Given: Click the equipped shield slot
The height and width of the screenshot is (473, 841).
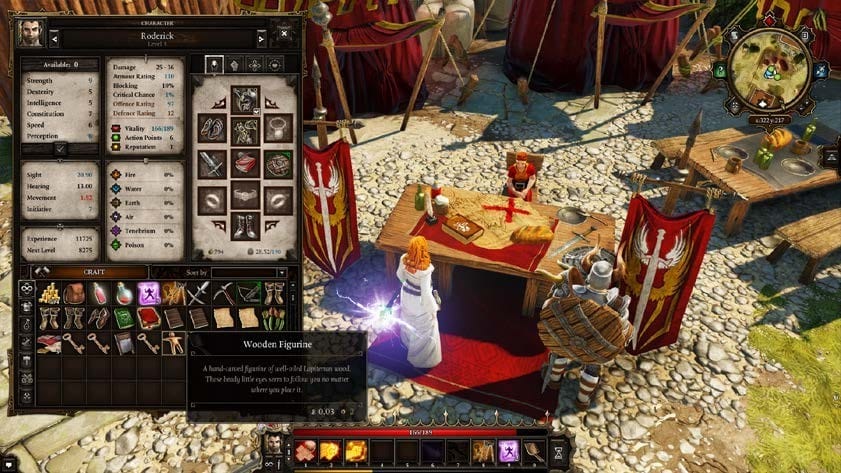Looking at the screenshot, I should coord(279,164).
